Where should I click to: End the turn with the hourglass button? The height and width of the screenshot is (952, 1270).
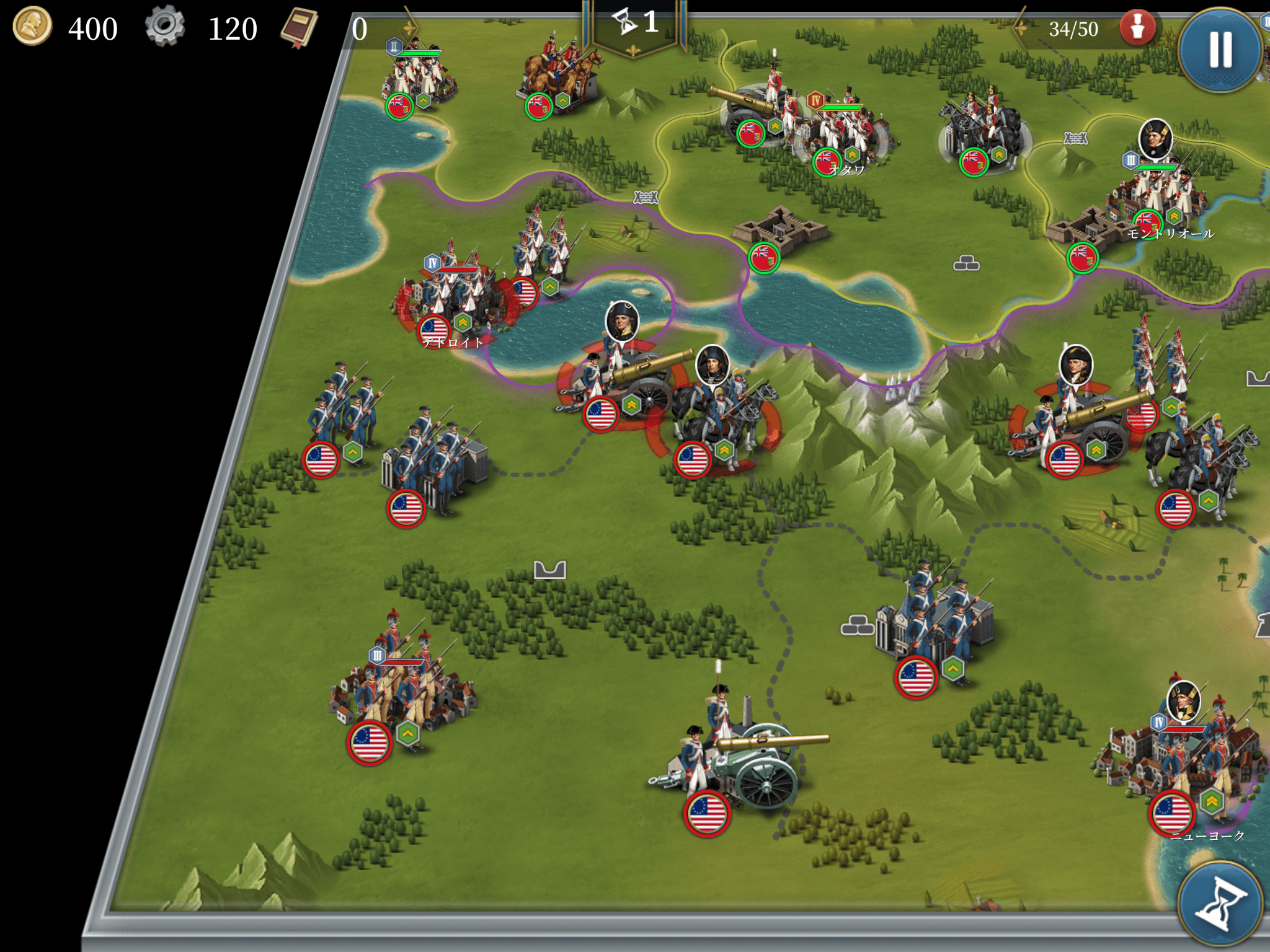1219,905
